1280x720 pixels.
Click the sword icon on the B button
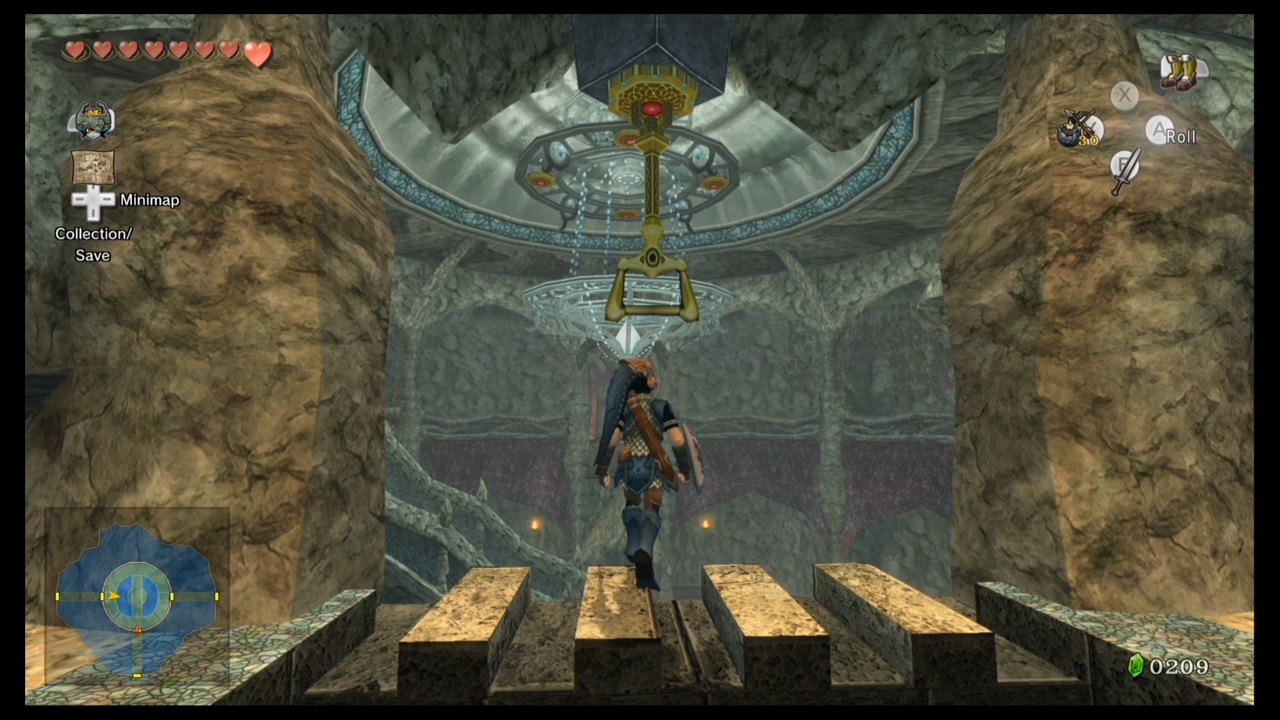tap(1126, 171)
